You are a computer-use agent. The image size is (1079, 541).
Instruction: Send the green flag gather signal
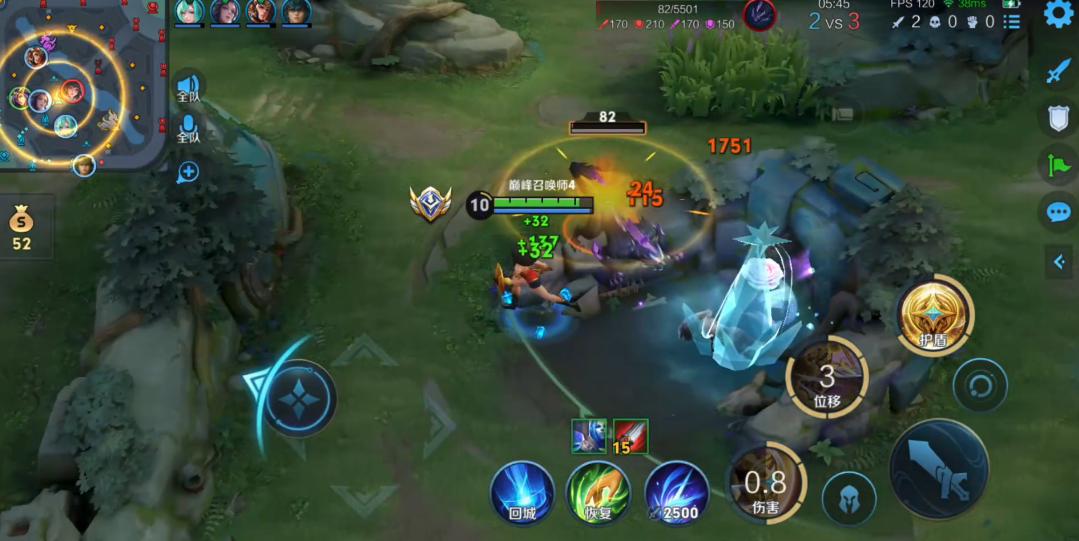(1058, 165)
